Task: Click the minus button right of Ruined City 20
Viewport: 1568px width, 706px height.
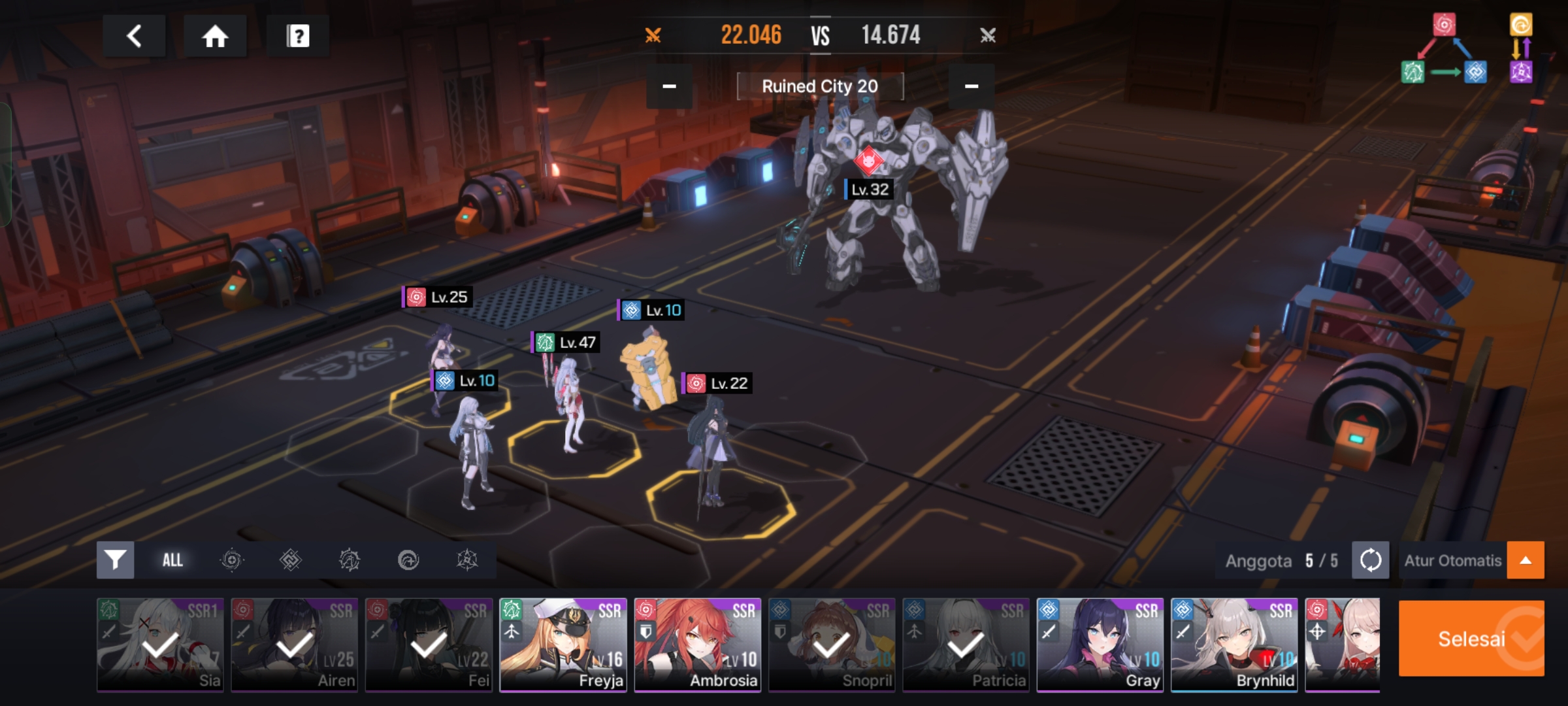Action: coord(972,86)
